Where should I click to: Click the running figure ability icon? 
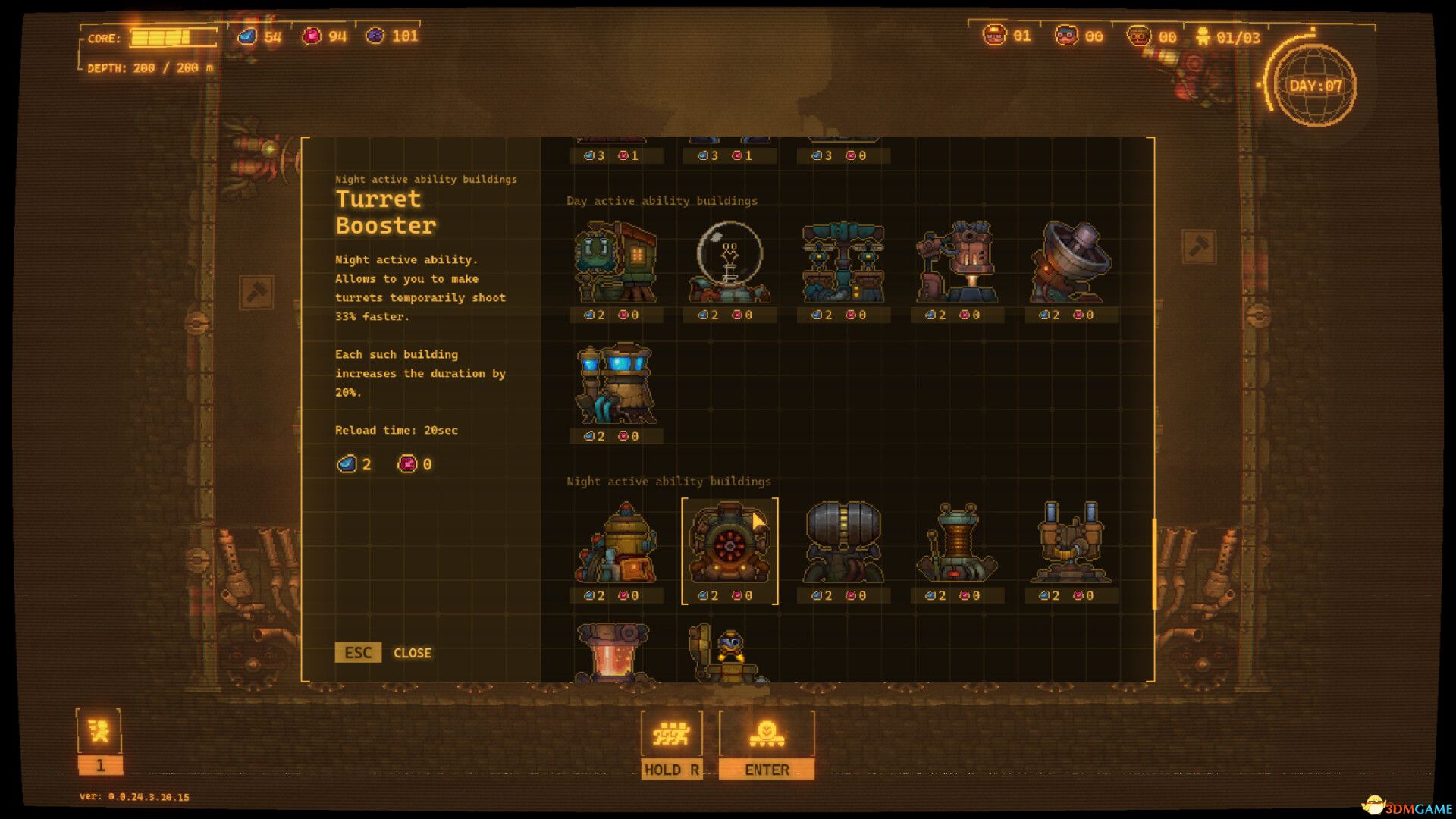click(x=99, y=731)
